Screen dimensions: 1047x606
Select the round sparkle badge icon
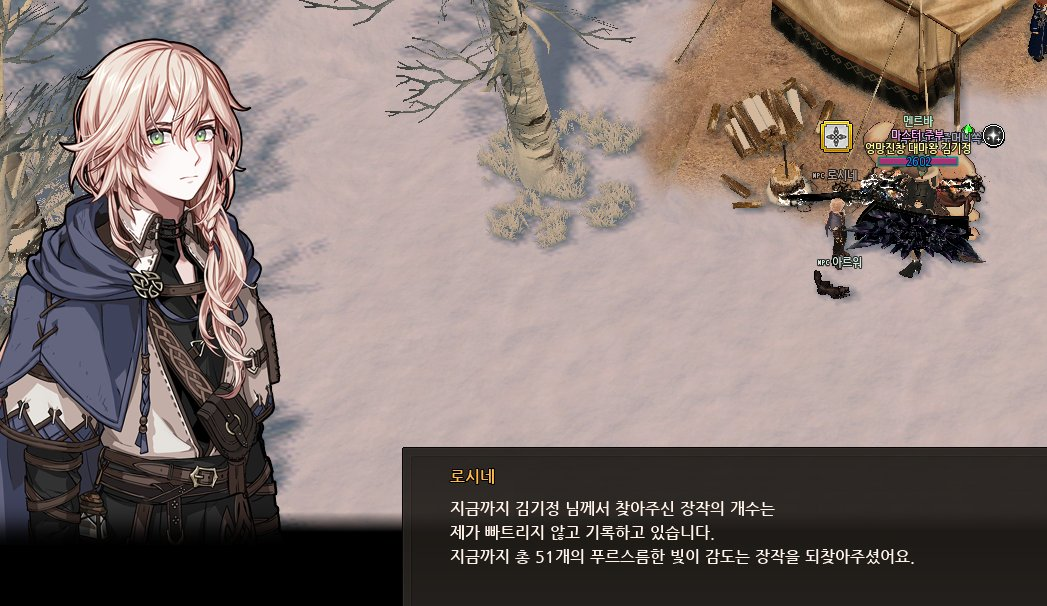[x=993, y=136]
